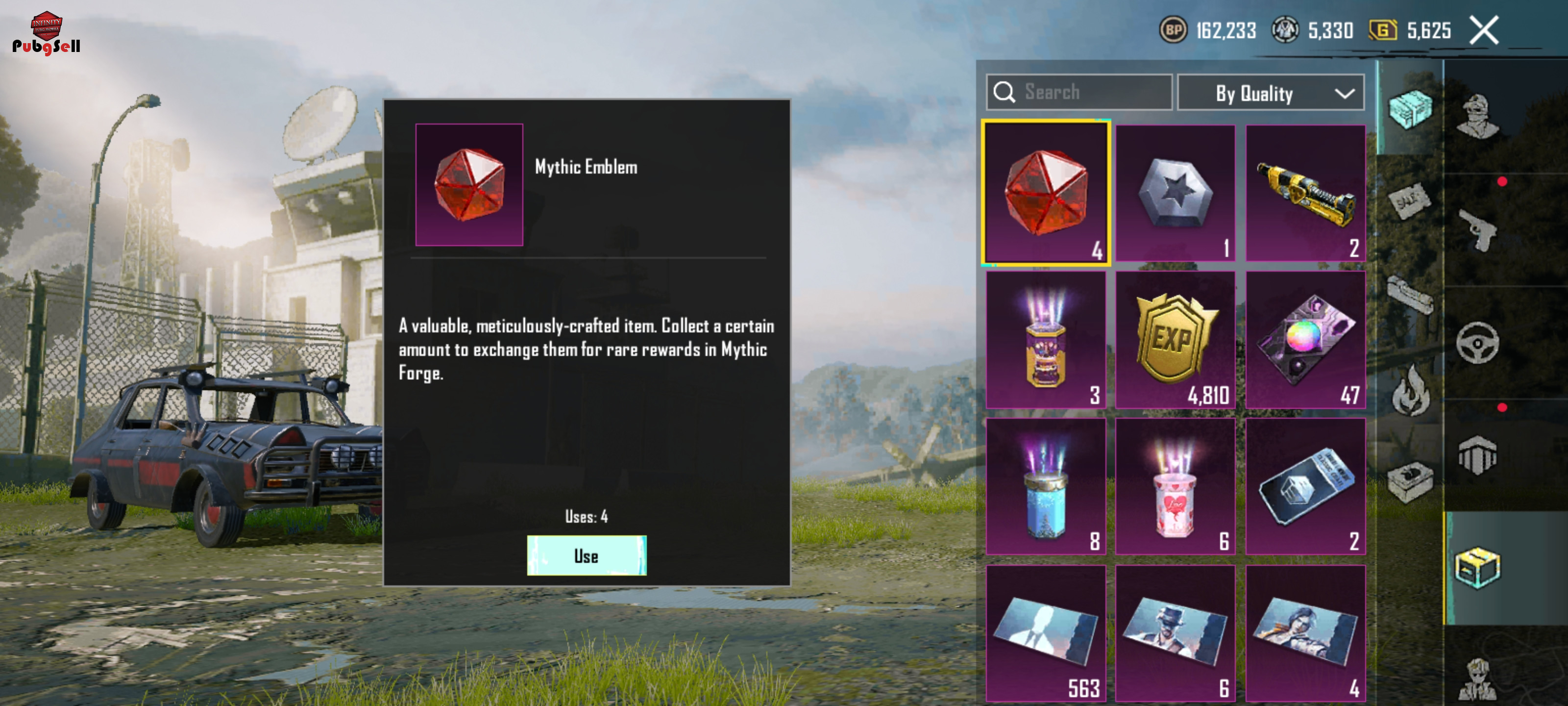Select the red Mythic Emblem slot

1046,193
